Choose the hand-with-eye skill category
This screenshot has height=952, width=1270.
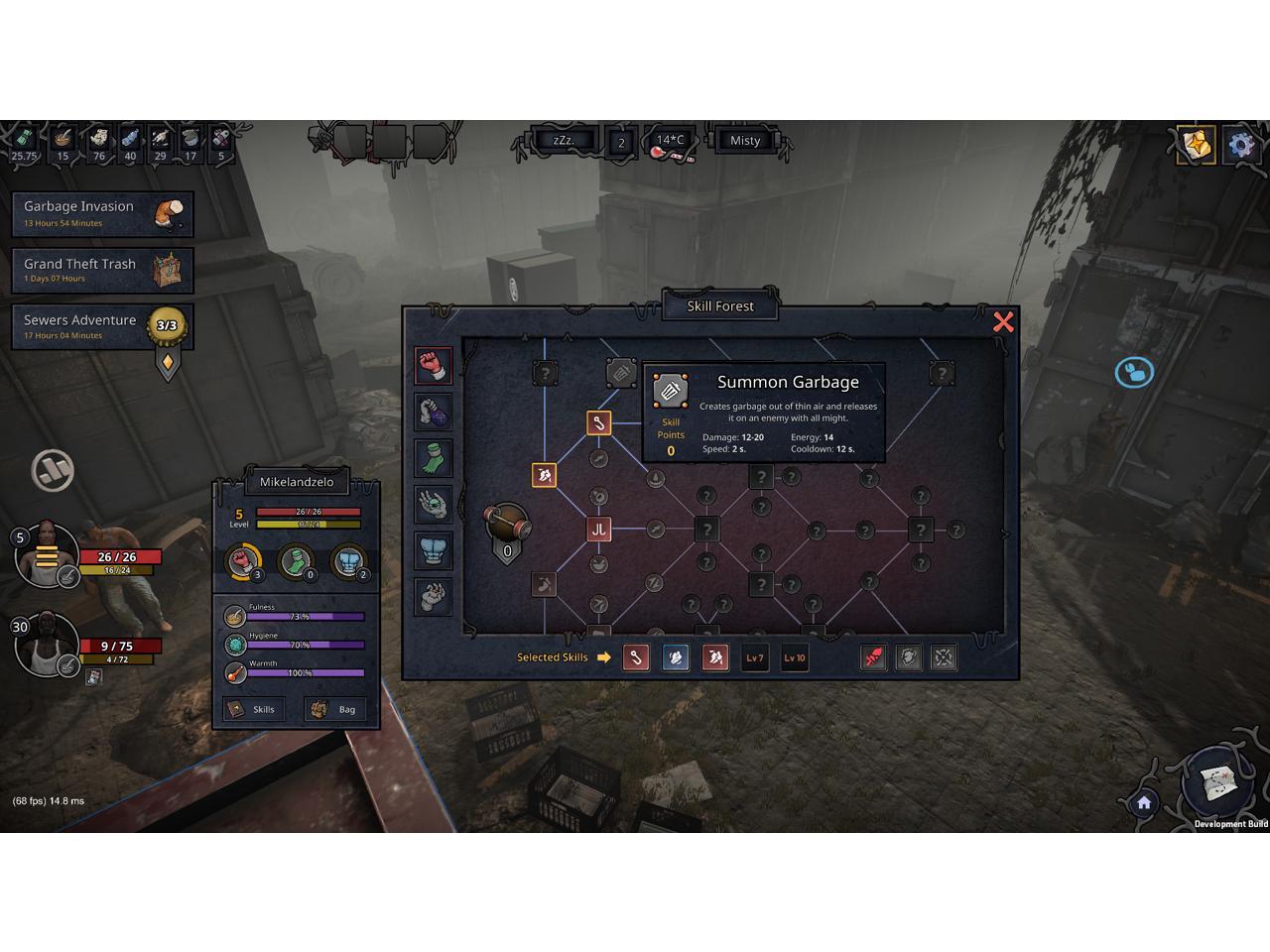(x=433, y=504)
